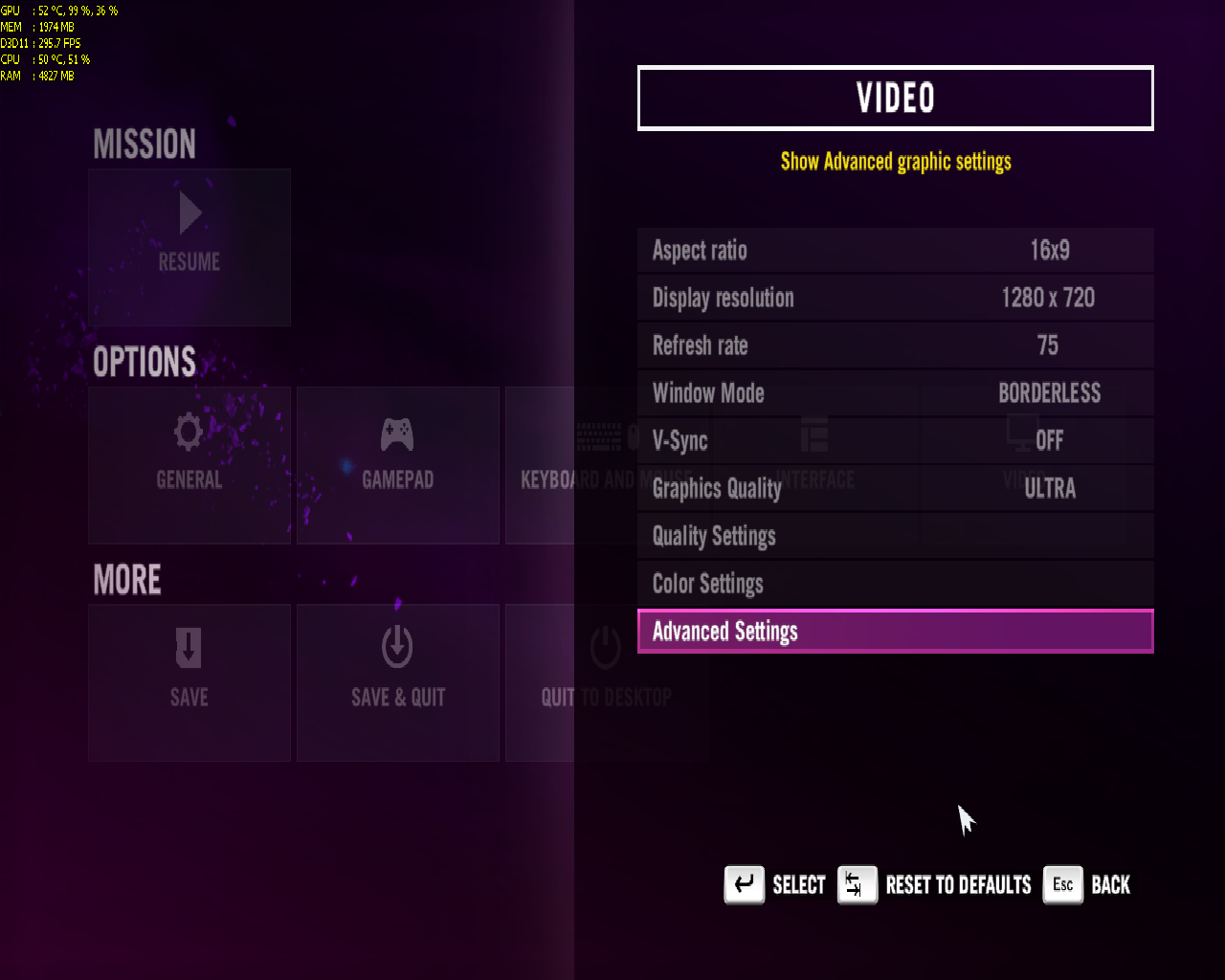The image size is (1225, 980).
Task: Click the Select button
Action: click(775, 884)
